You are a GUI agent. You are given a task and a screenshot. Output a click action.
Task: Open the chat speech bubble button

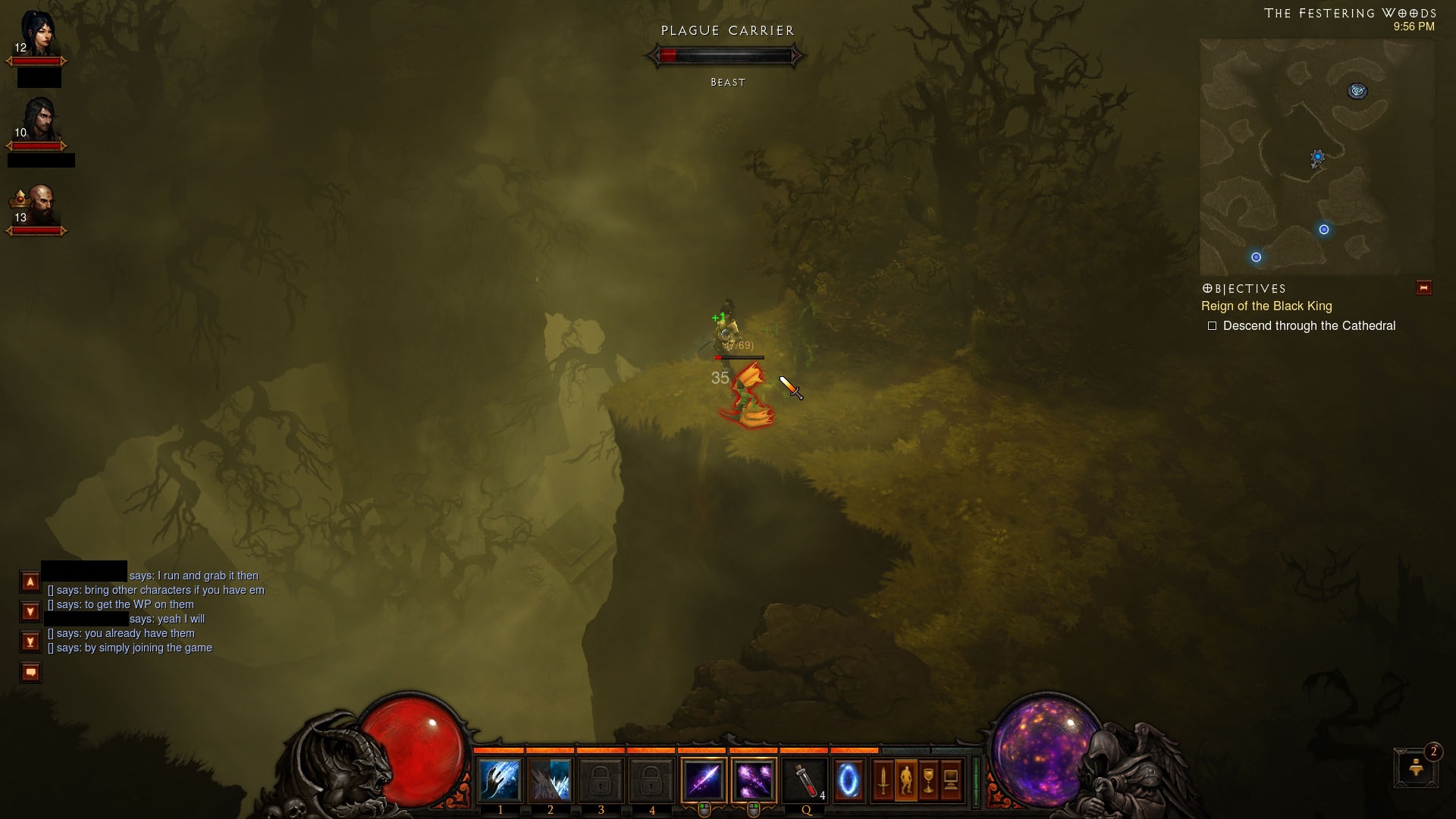(x=30, y=672)
